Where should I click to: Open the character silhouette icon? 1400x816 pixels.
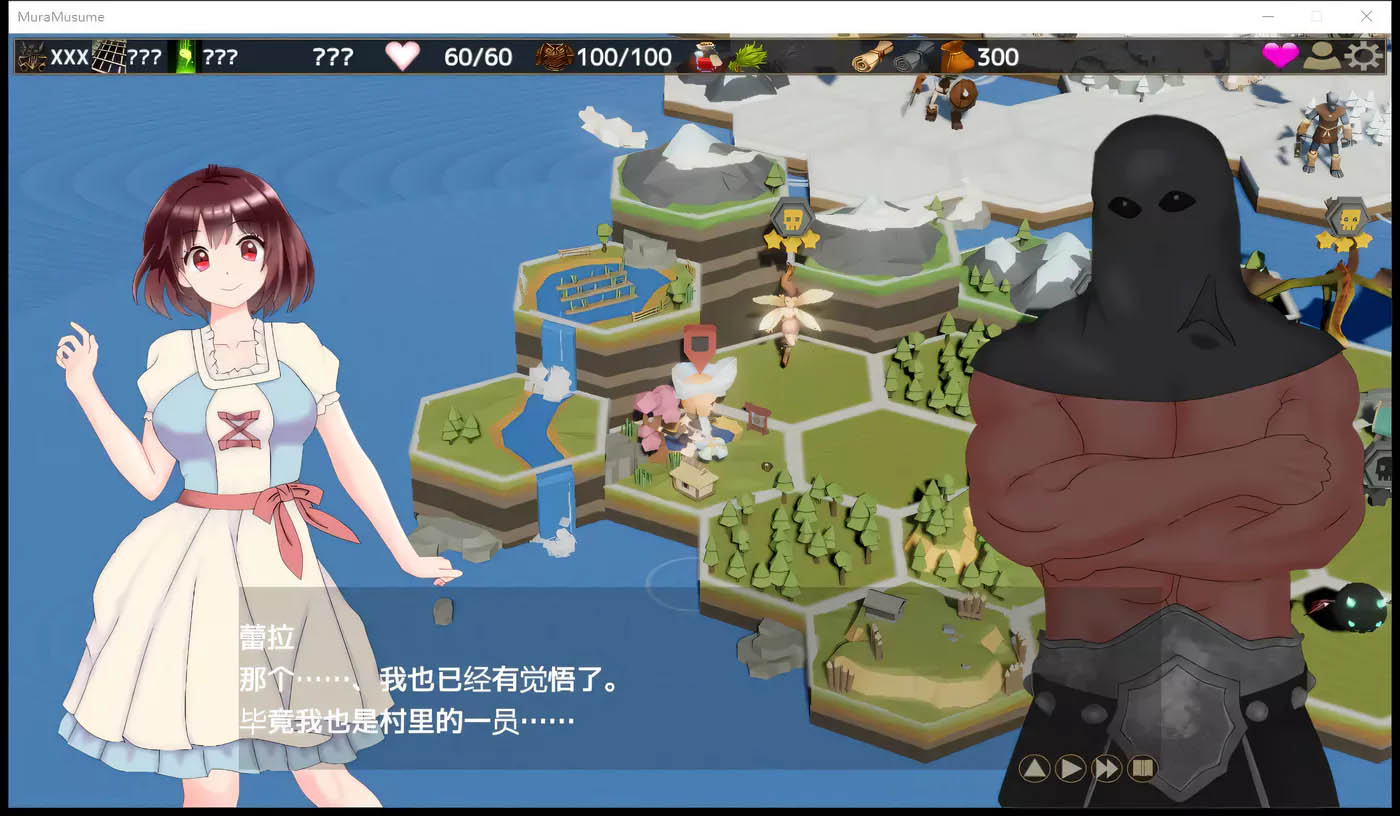tap(1321, 56)
